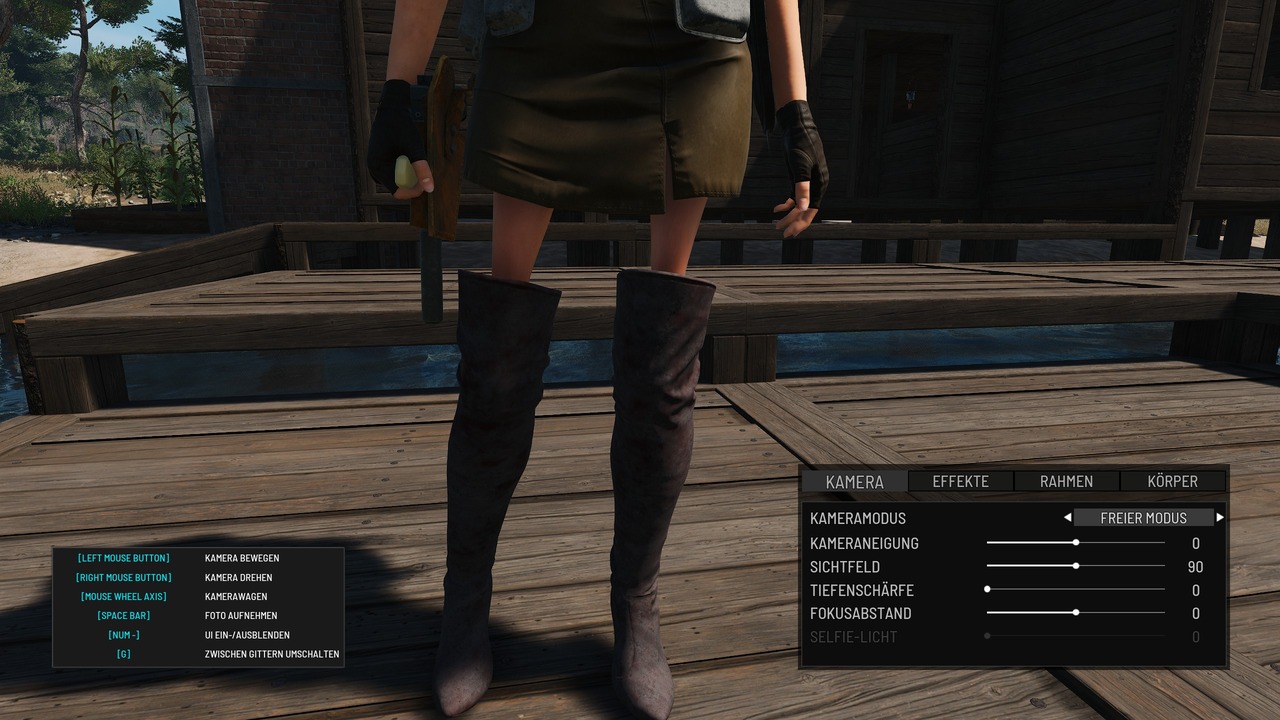Image resolution: width=1280 pixels, height=720 pixels.
Task: Click the Fokusabstand slider
Action: coord(1076,613)
